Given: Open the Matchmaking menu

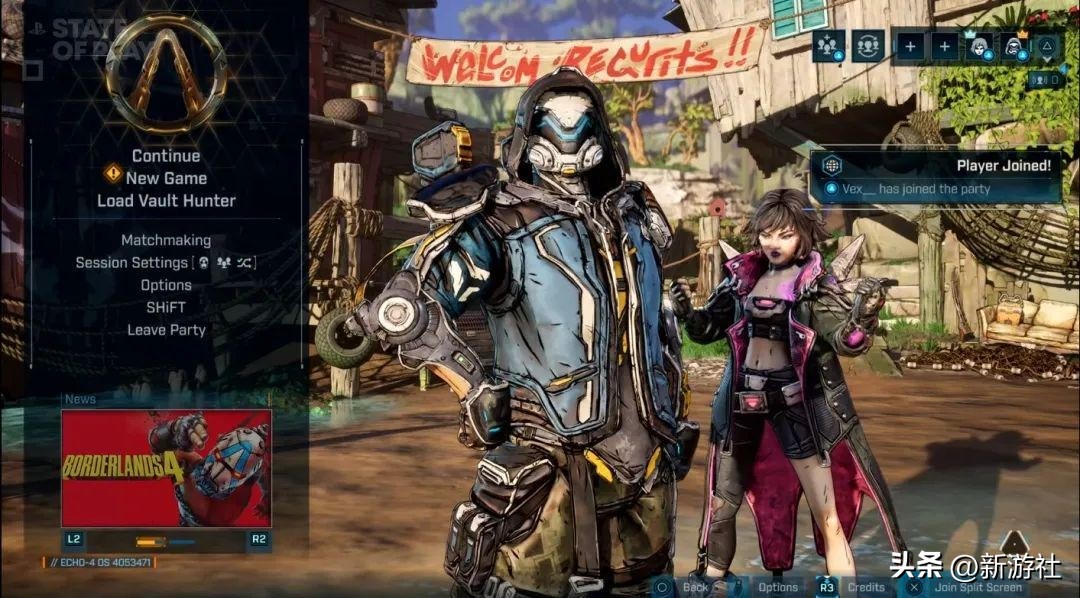Looking at the screenshot, I should (x=166, y=240).
